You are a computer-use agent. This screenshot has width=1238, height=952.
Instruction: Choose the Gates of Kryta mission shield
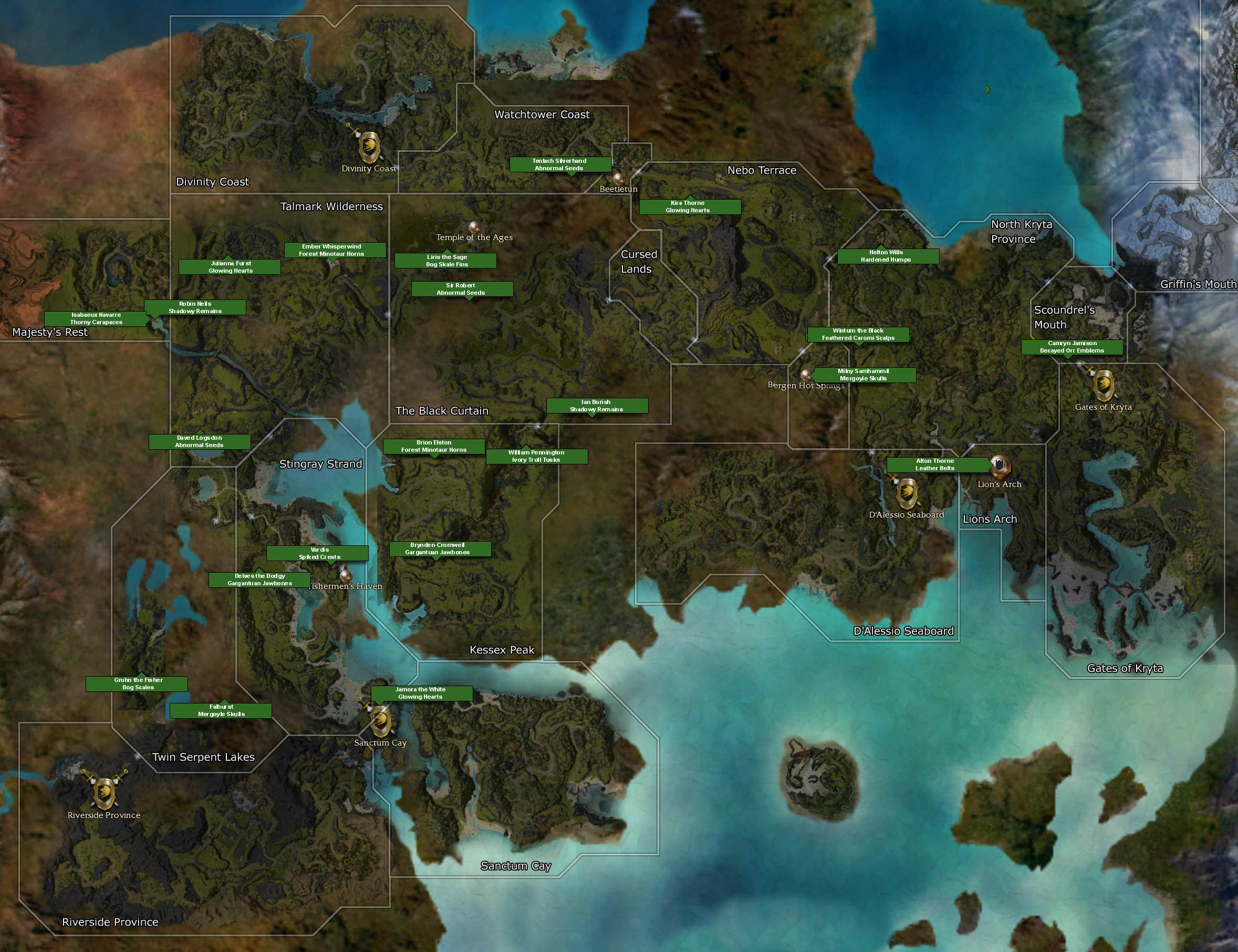1103,385
